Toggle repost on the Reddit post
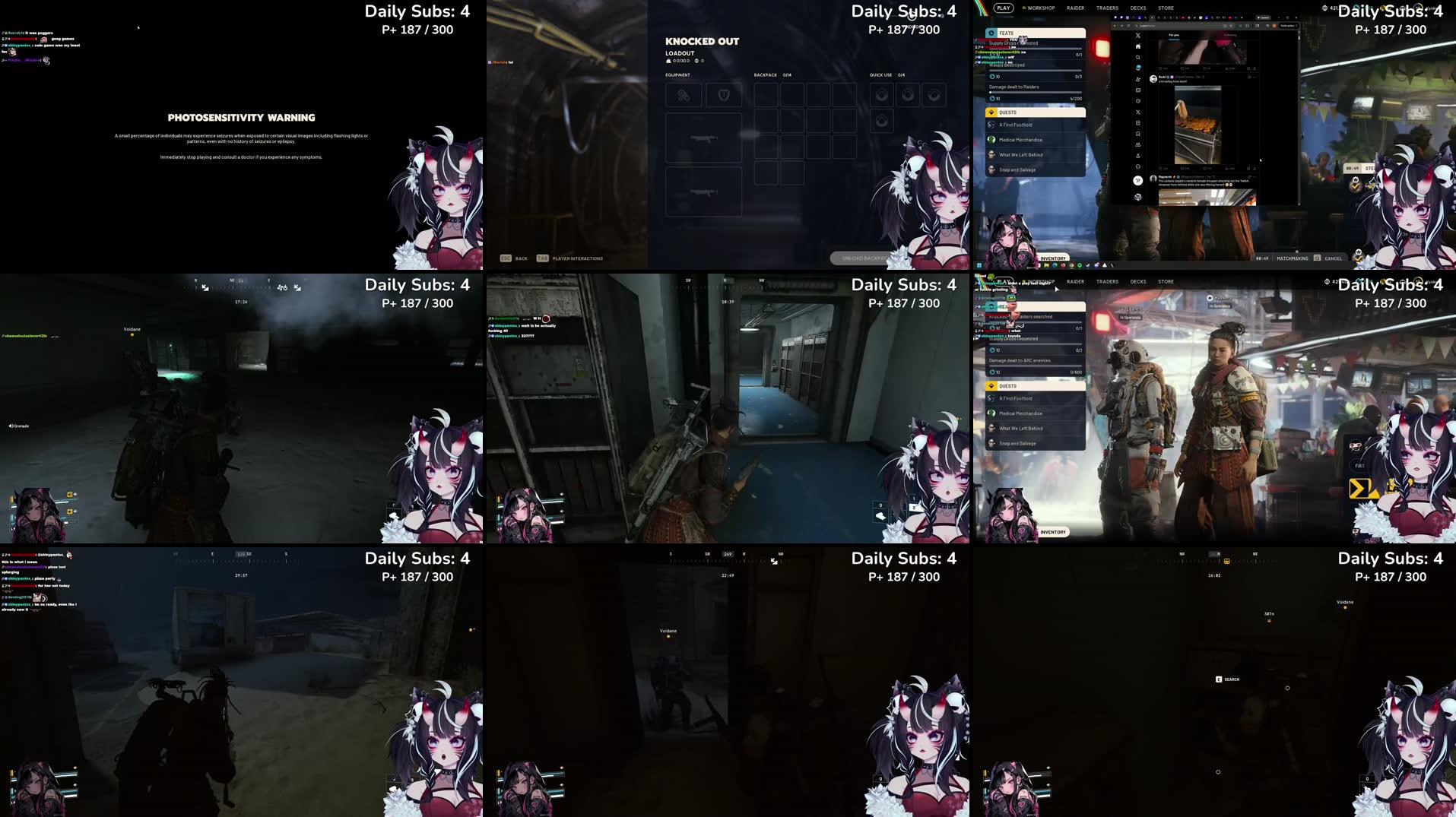Viewport: 1456px width, 817px height. (1182, 168)
